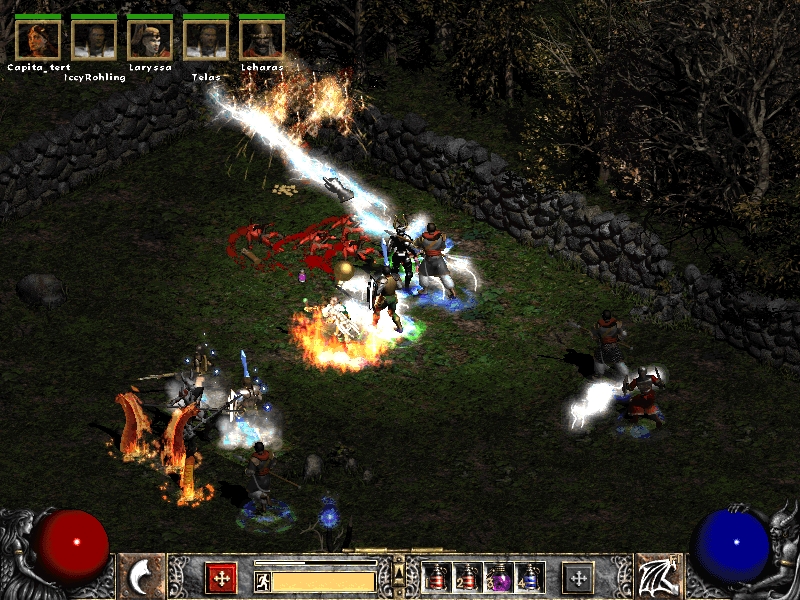
Task: Select the Capita_tert party portrait
Action: point(38,39)
